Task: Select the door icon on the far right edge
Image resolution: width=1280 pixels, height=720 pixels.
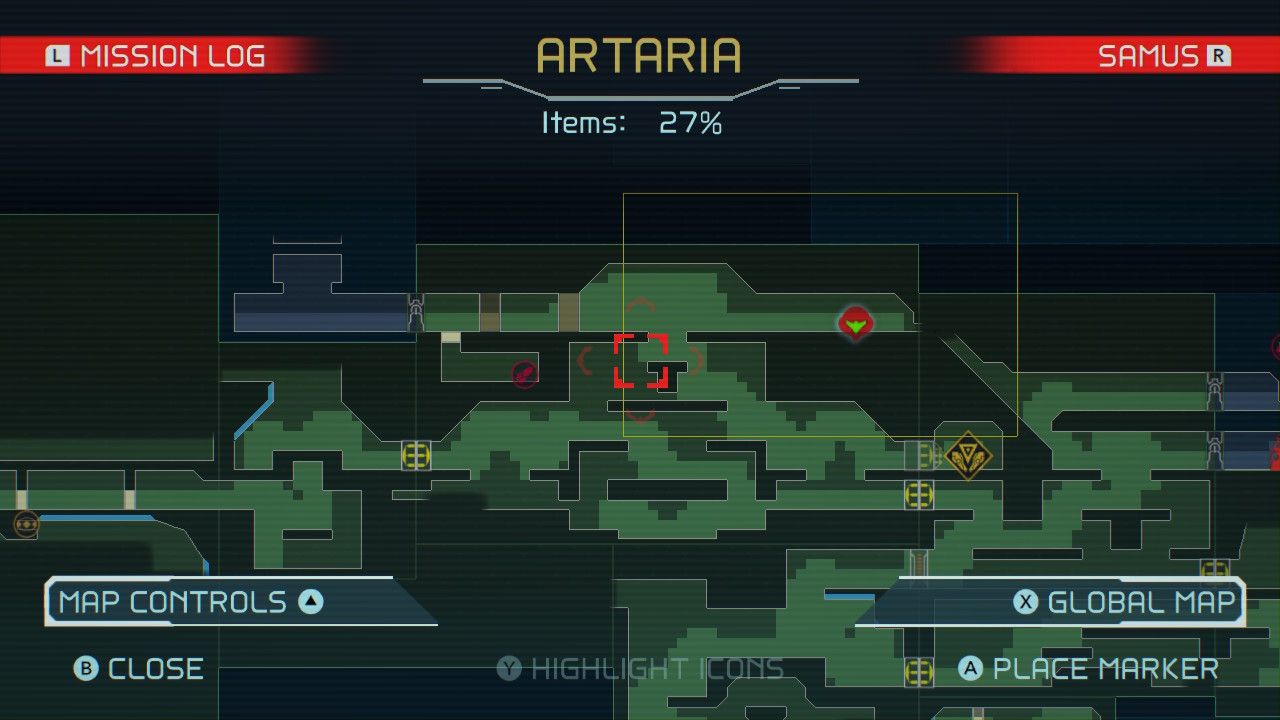Action: [1214, 392]
